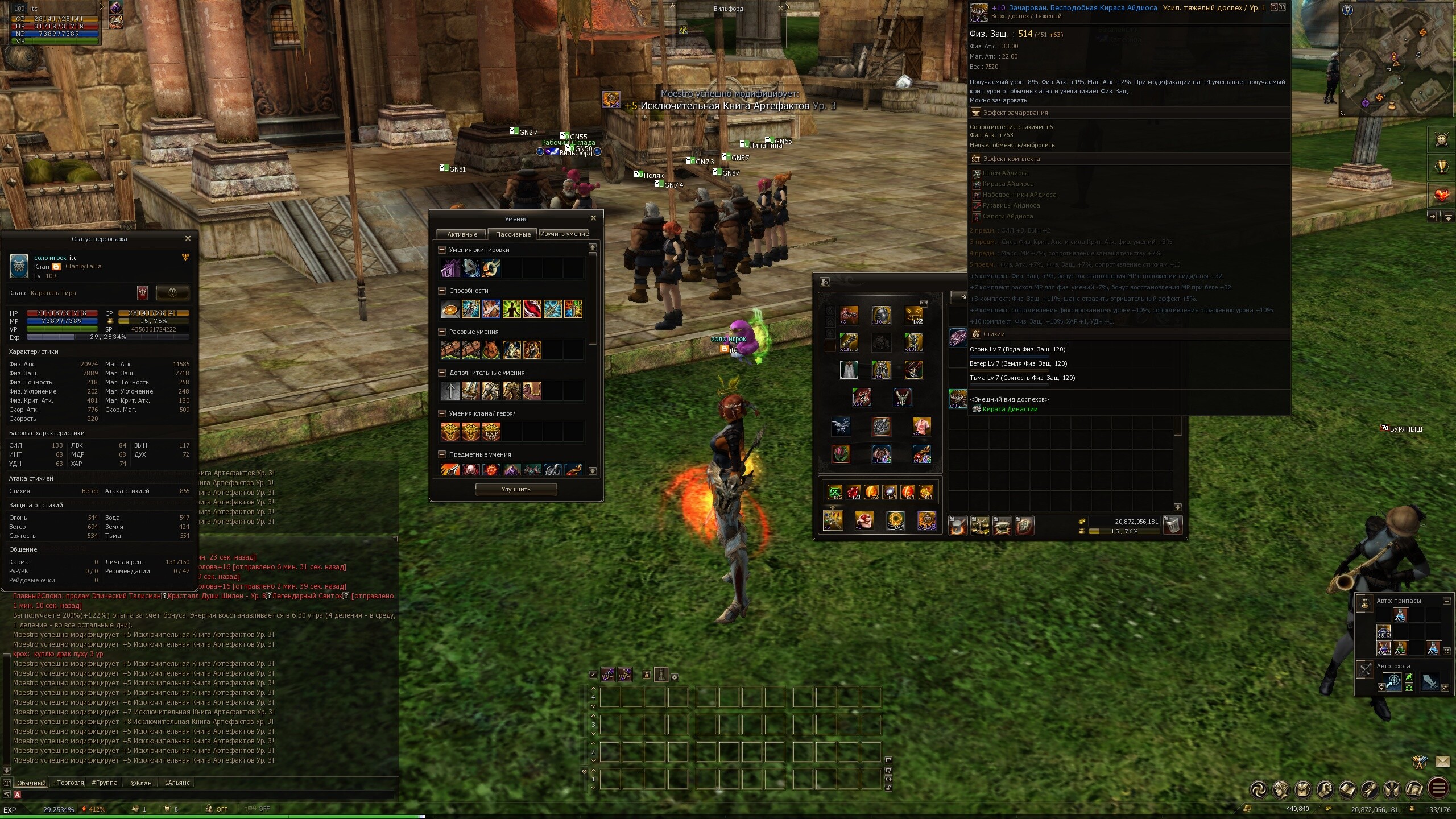Switch to the +Торговля chat tab
Screen dimensions: 1456x819
point(68,783)
